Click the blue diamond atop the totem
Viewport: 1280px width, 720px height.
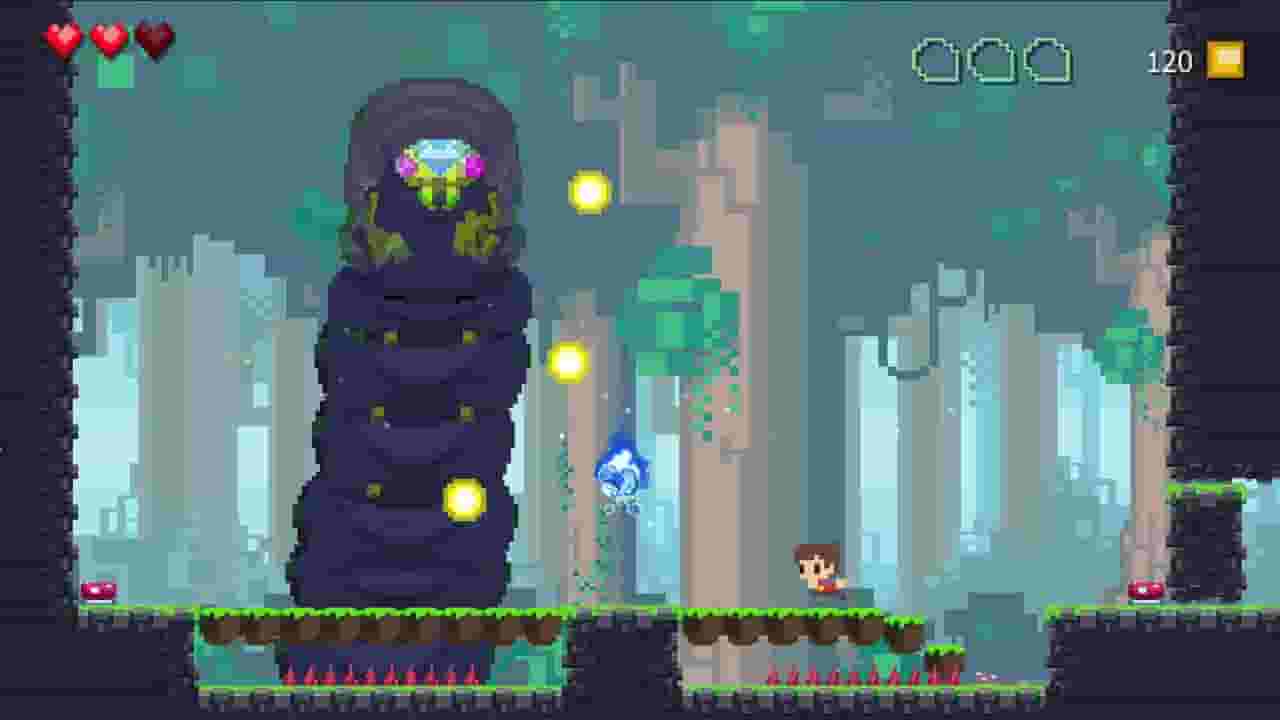438,152
